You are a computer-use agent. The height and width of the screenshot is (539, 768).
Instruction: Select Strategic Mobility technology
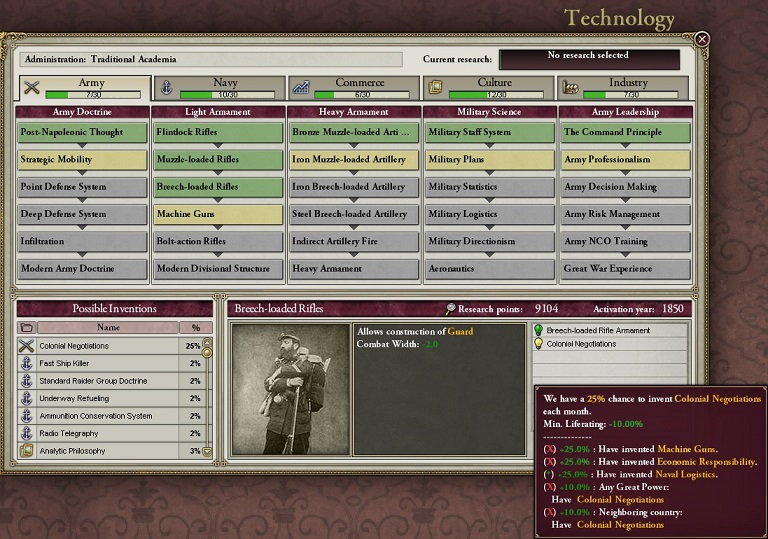click(83, 159)
